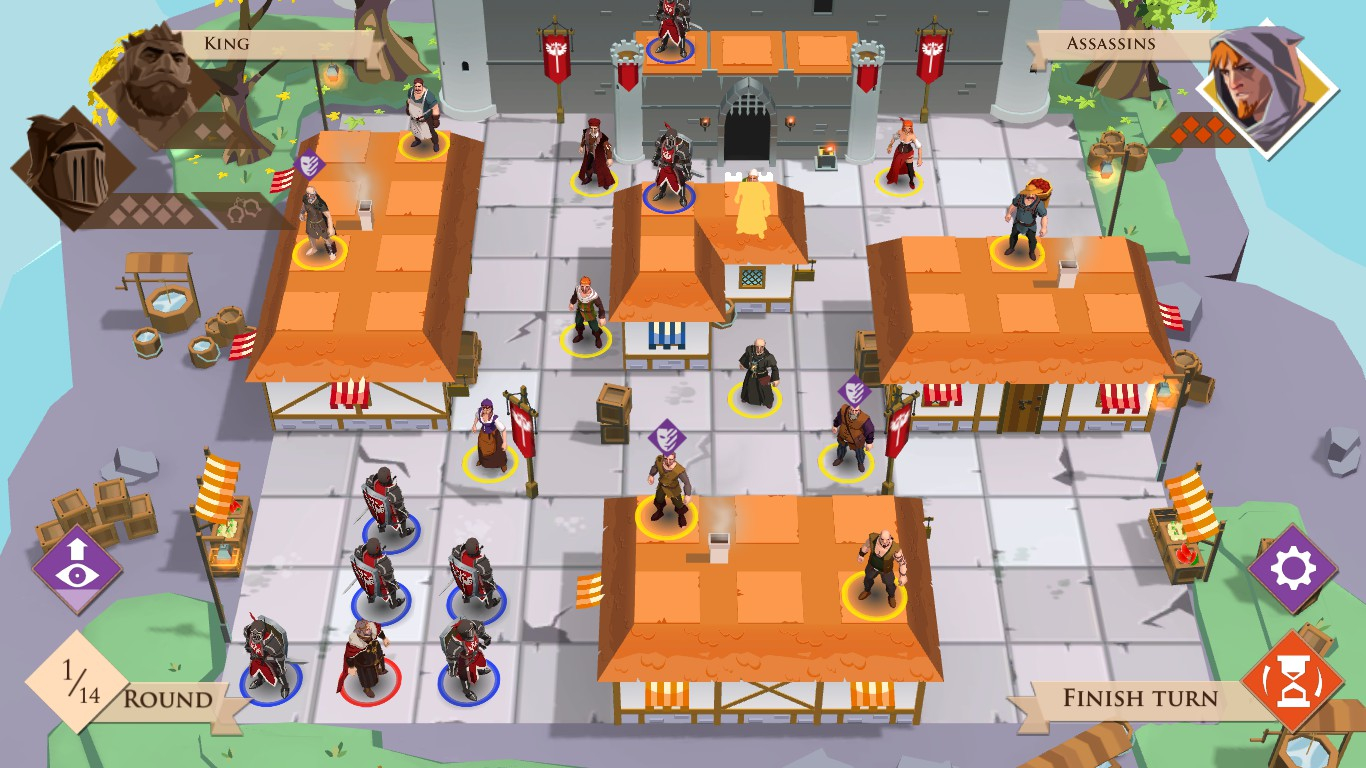The image size is (1366, 768).
Task: Click the Assassins banner label
Action: click(1110, 43)
